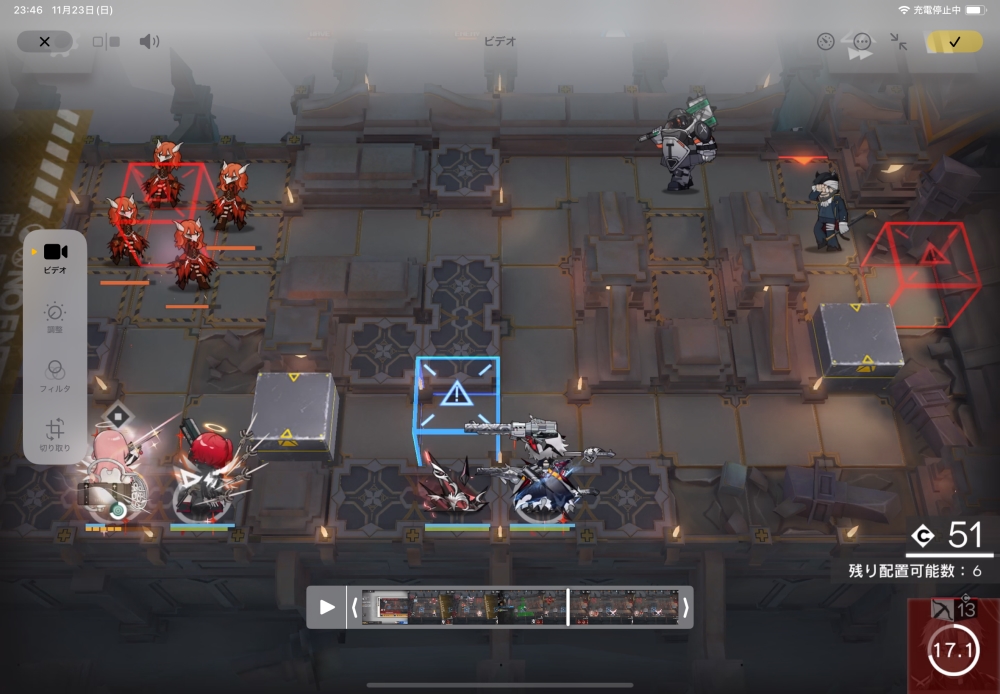Click the left trim handle of the timeline
Viewport: 1000px width, 694px height.
click(354, 607)
